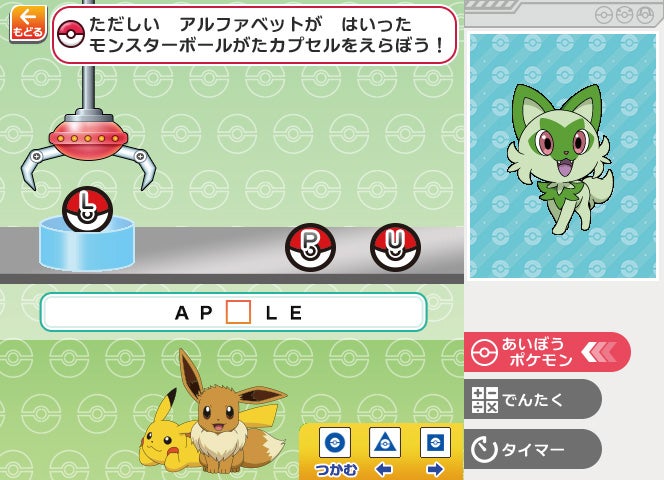Choose the capsule marked B
Image resolution: width=664 pixels, height=480 pixels.
[310, 247]
